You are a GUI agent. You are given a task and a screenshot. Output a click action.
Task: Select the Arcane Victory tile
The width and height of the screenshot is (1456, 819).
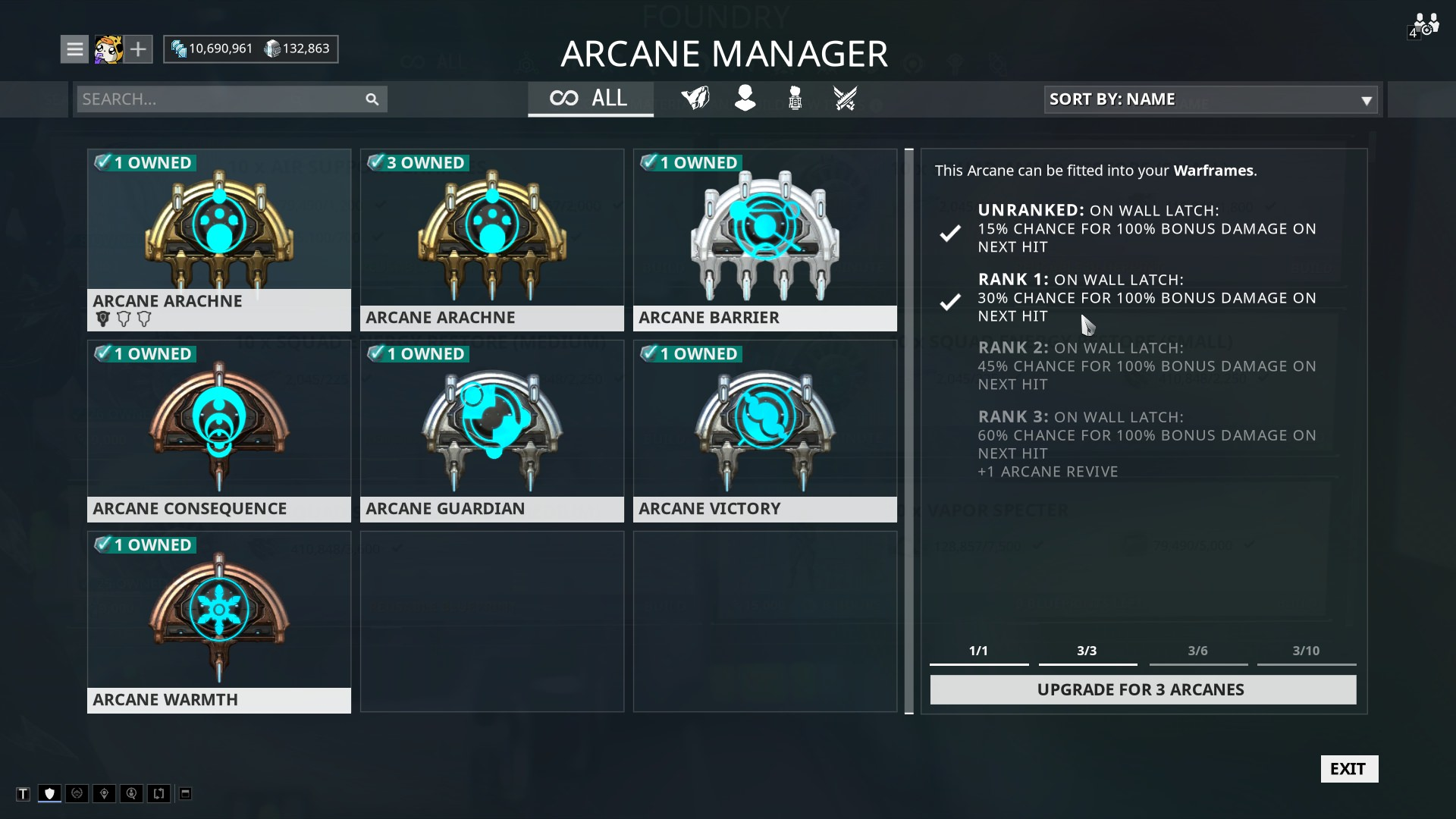coord(764,431)
